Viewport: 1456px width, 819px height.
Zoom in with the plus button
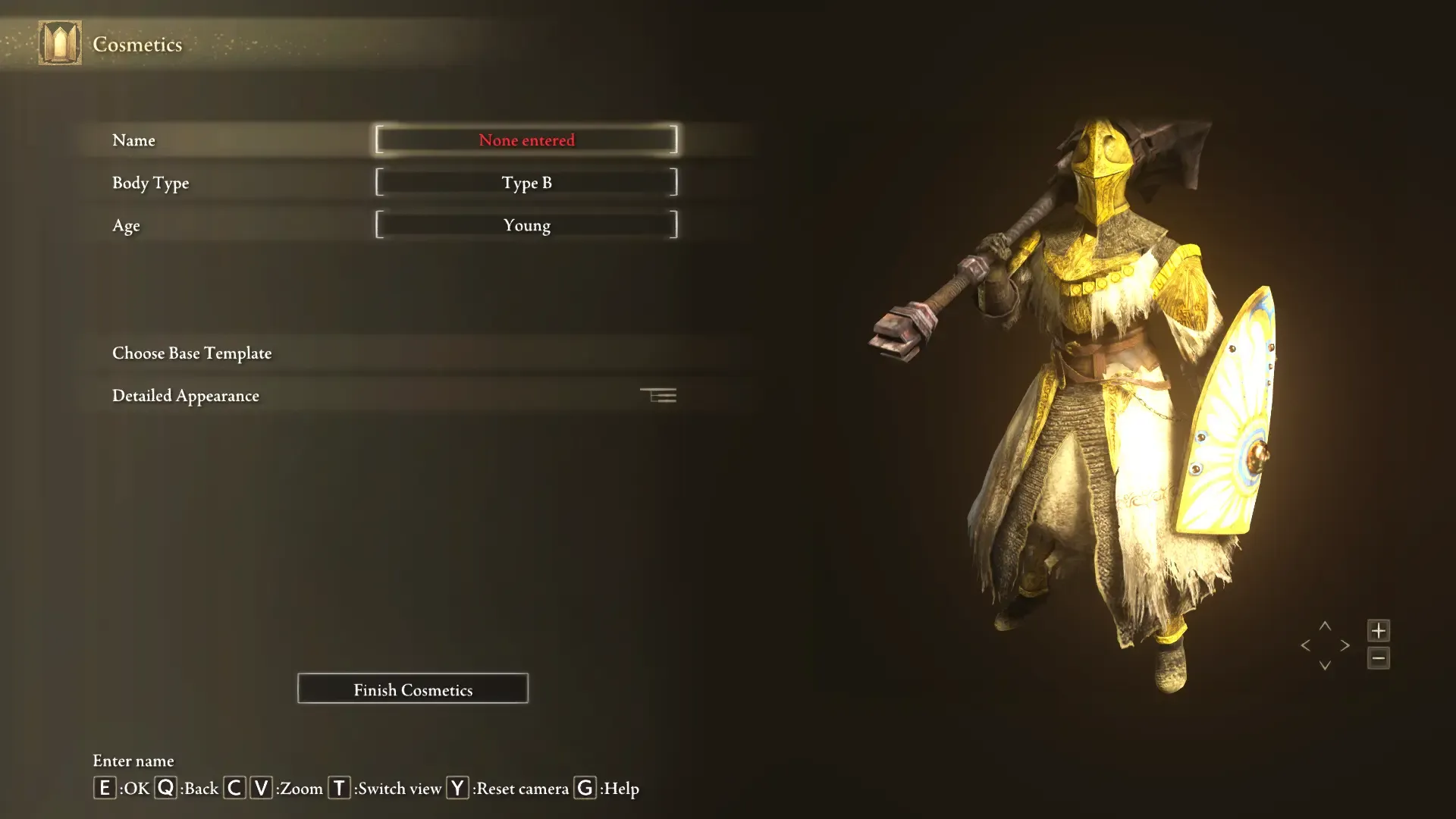click(x=1378, y=630)
